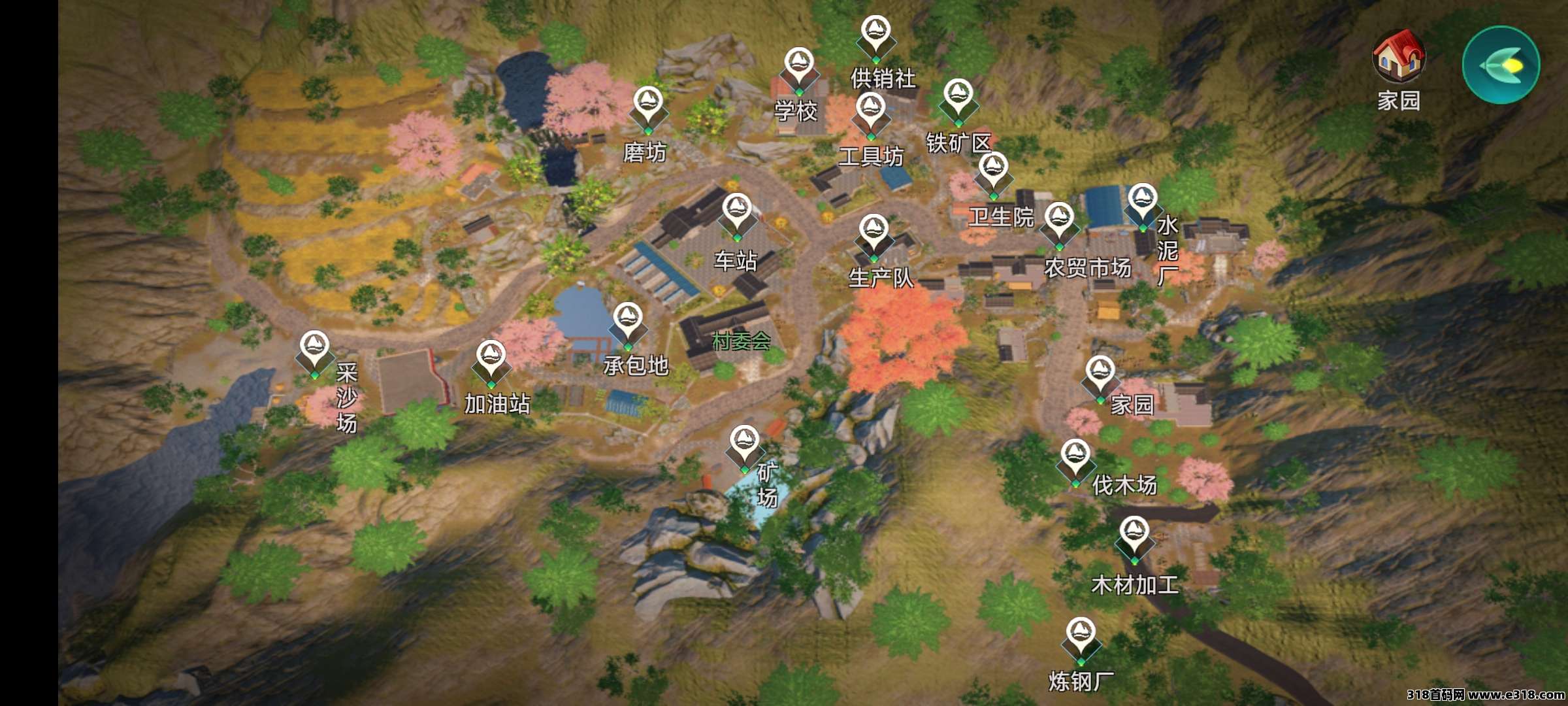Tap the 采沙场 location pin
This screenshot has height=706, width=1568.
point(314,351)
